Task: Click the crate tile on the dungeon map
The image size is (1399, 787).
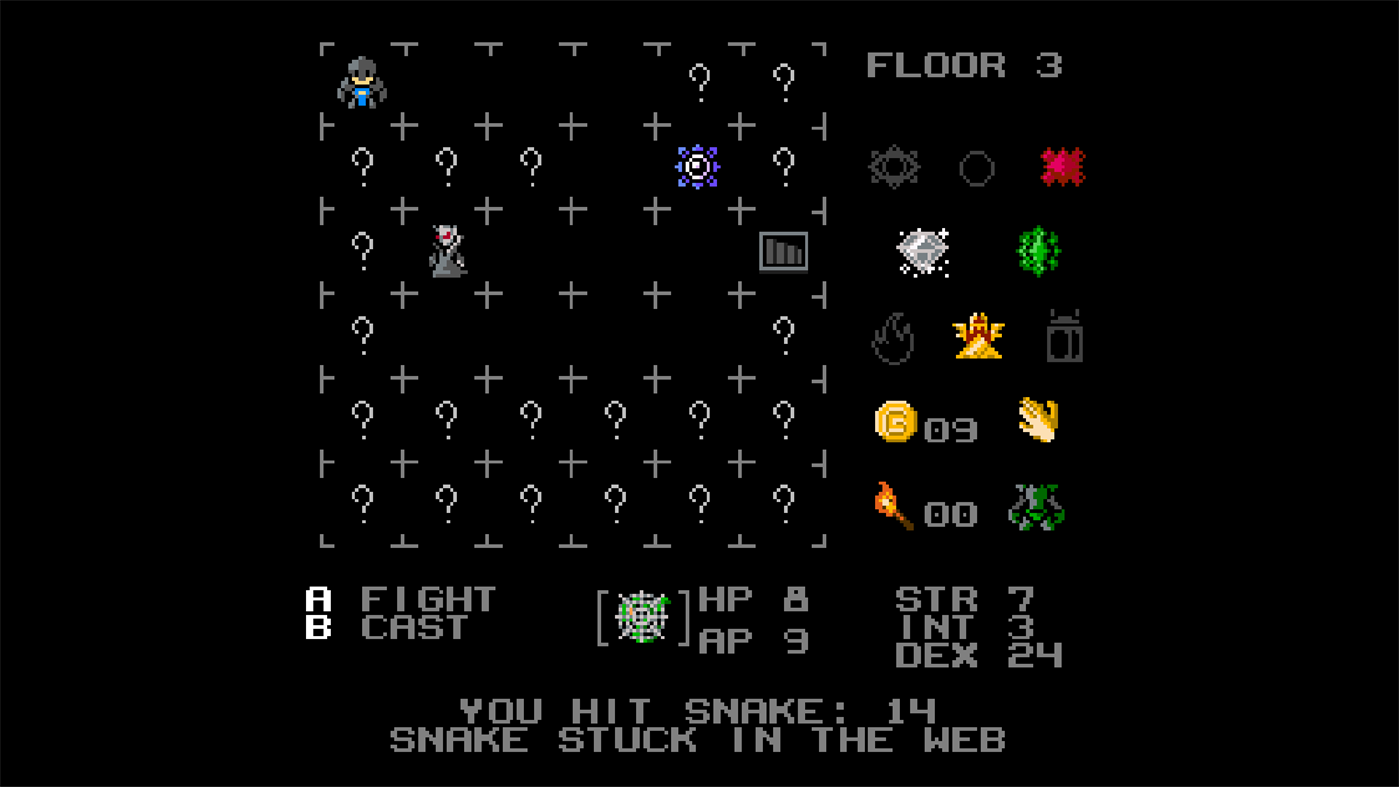Action: pos(784,252)
